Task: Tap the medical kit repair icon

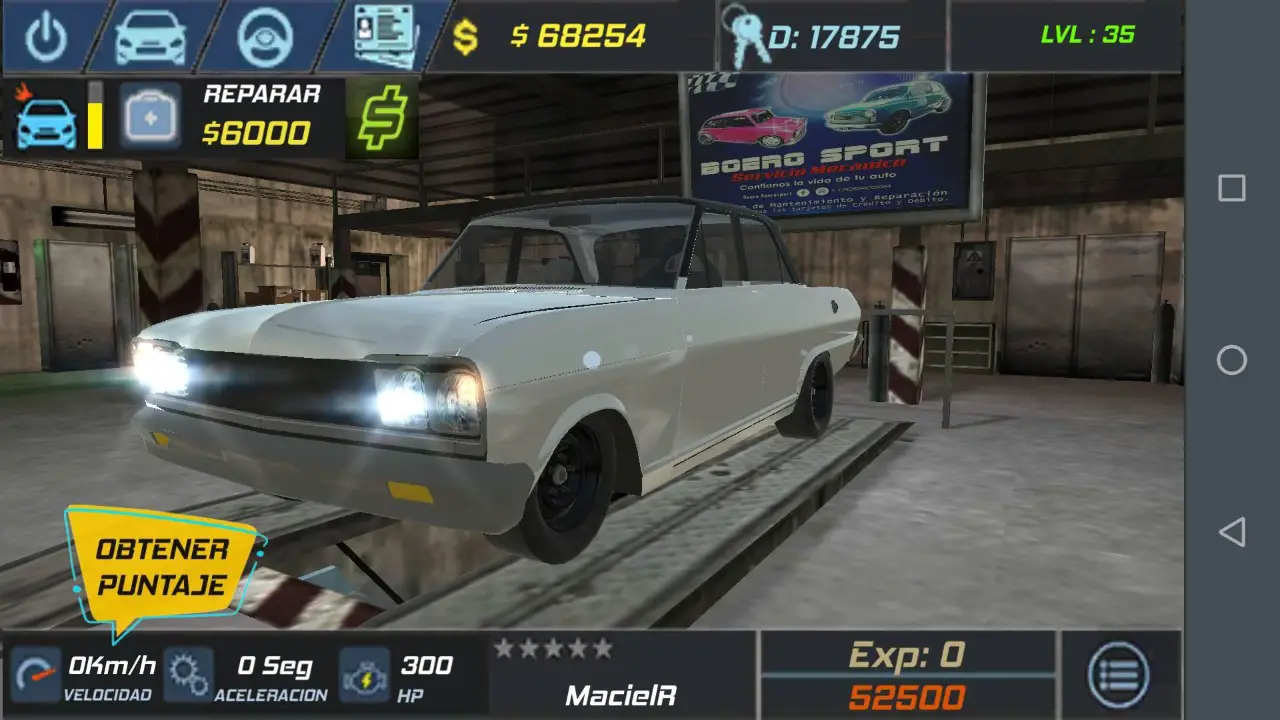Action: (151, 117)
